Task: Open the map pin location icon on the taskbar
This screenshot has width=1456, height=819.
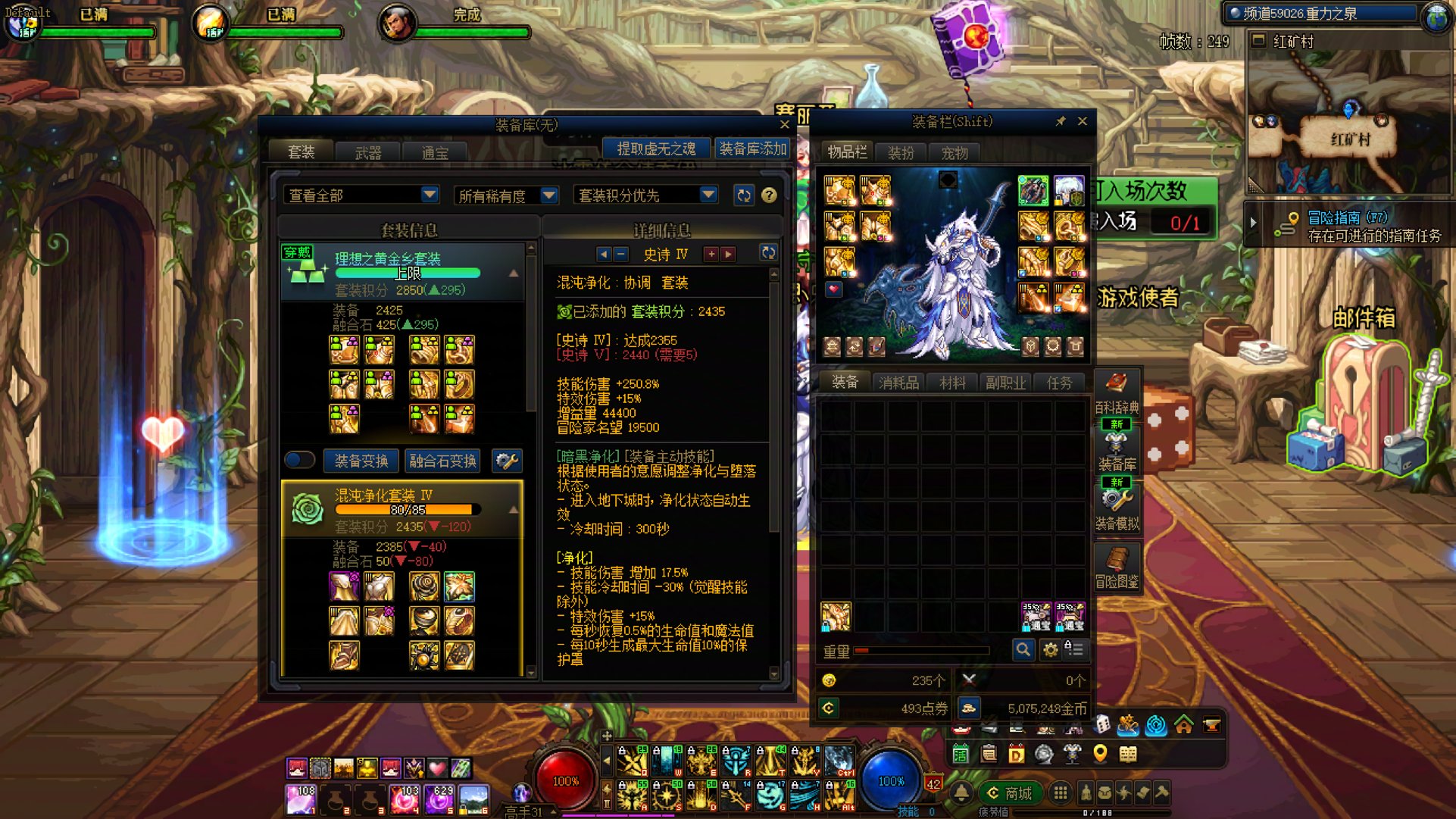Action: click(x=1101, y=753)
